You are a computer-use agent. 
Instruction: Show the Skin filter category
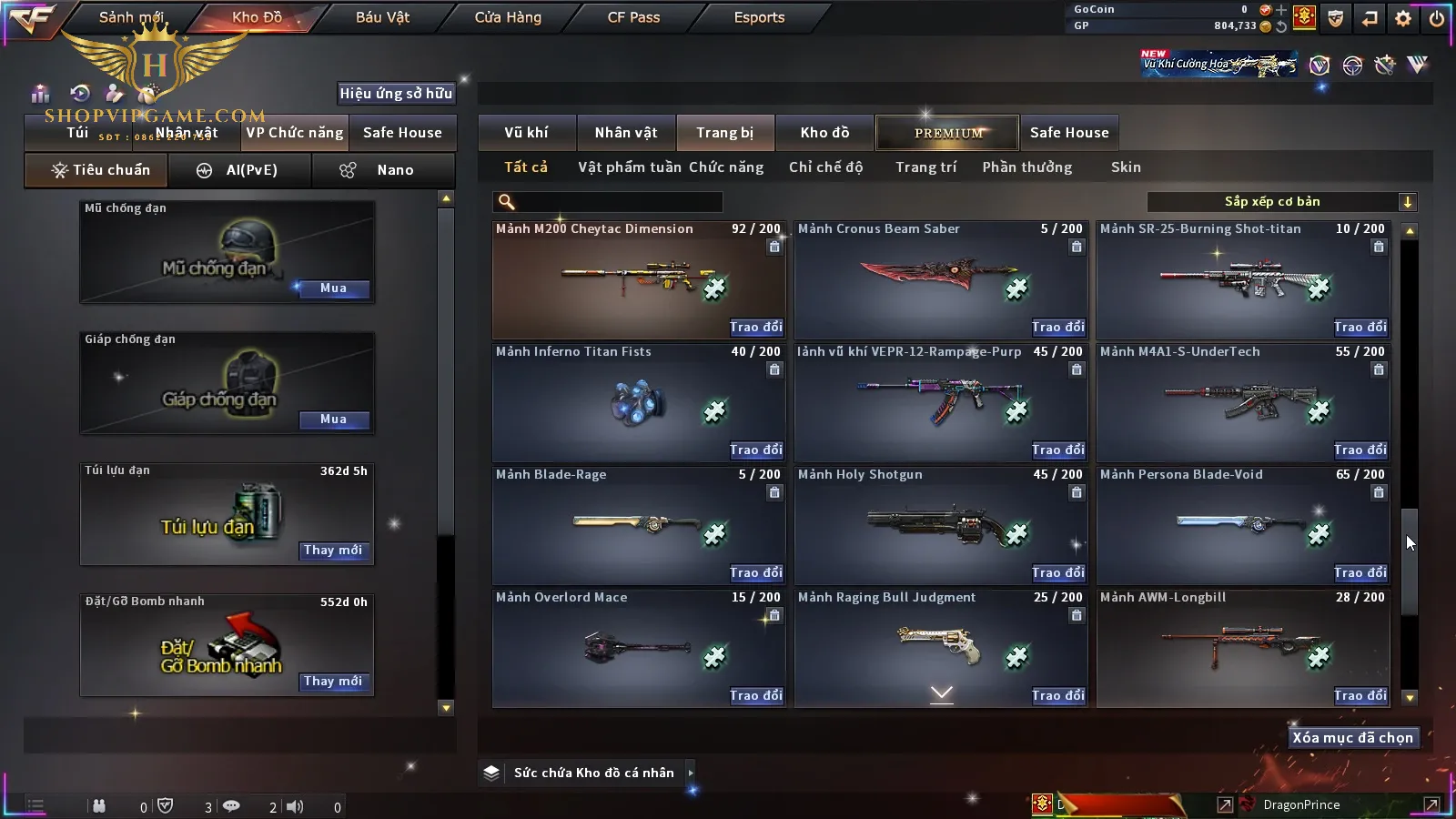(x=1126, y=167)
